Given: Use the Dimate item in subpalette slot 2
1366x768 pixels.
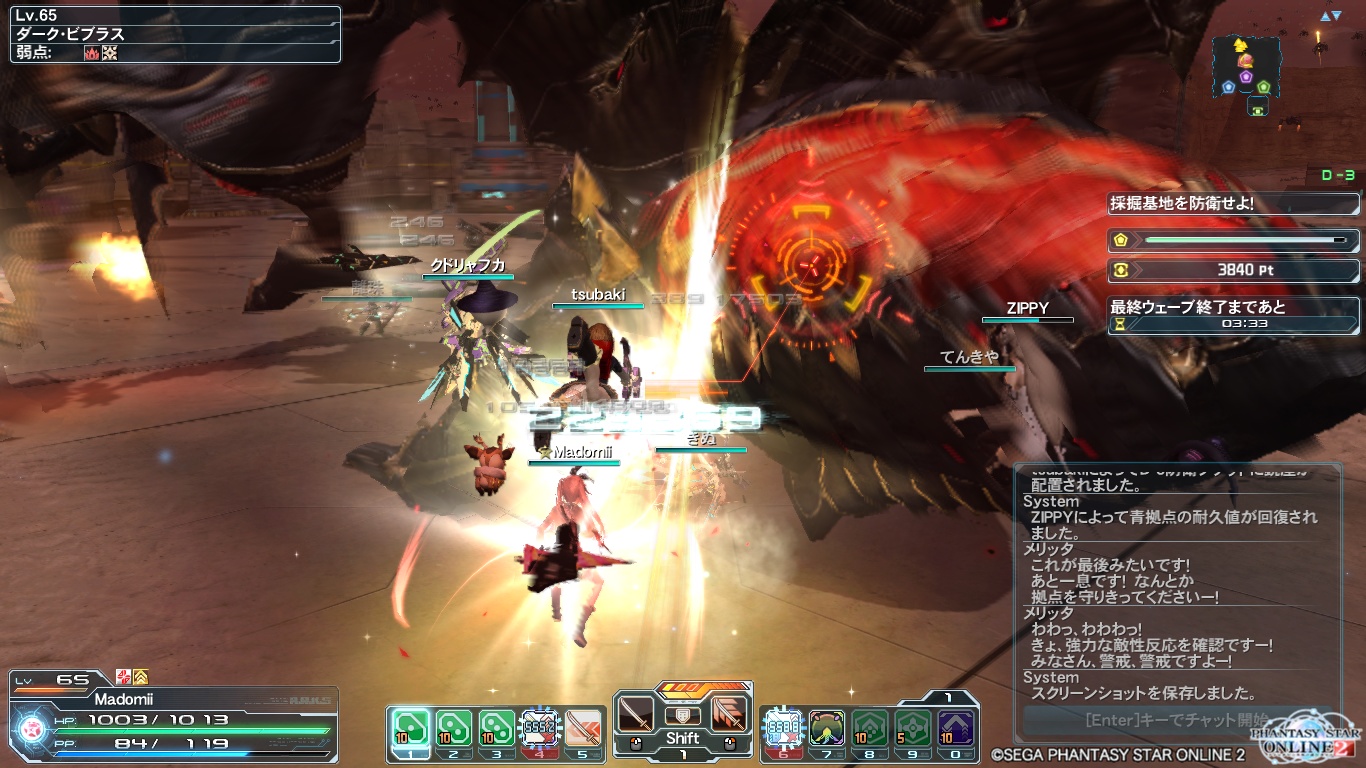Looking at the screenshot, I should coord(452,727).
